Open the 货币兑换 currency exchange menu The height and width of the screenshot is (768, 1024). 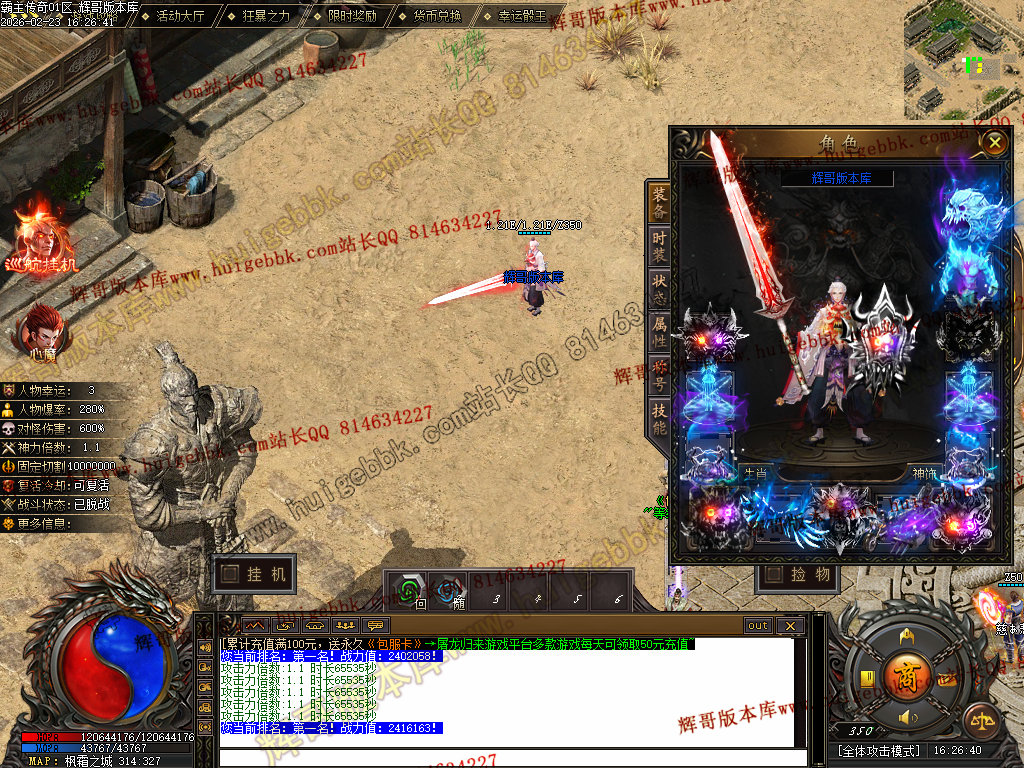click(437, 16)
